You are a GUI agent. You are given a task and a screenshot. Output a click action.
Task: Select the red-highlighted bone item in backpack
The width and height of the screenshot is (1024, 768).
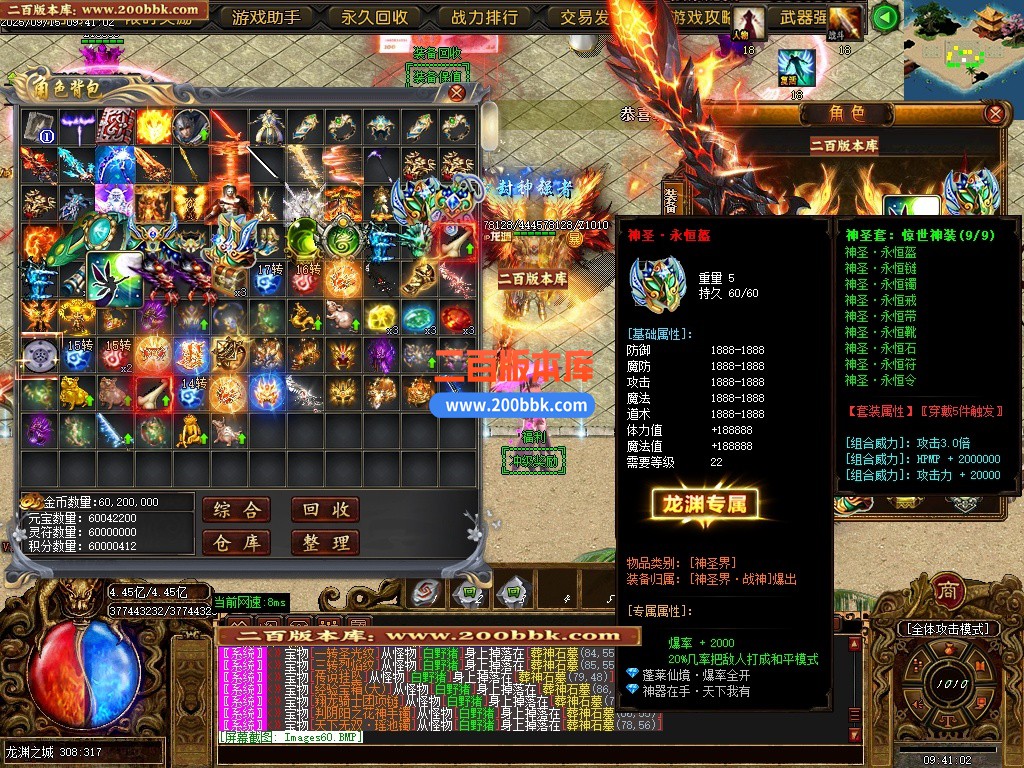click(x=457, y=241)
